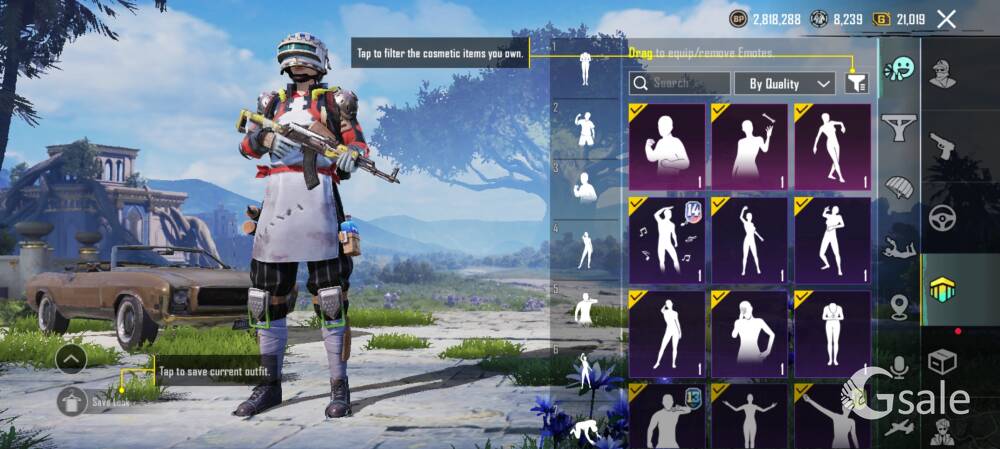
Task: Open the steering wheel vehicle skins tab
Action: pyautogui.click(x=943, y=217)
